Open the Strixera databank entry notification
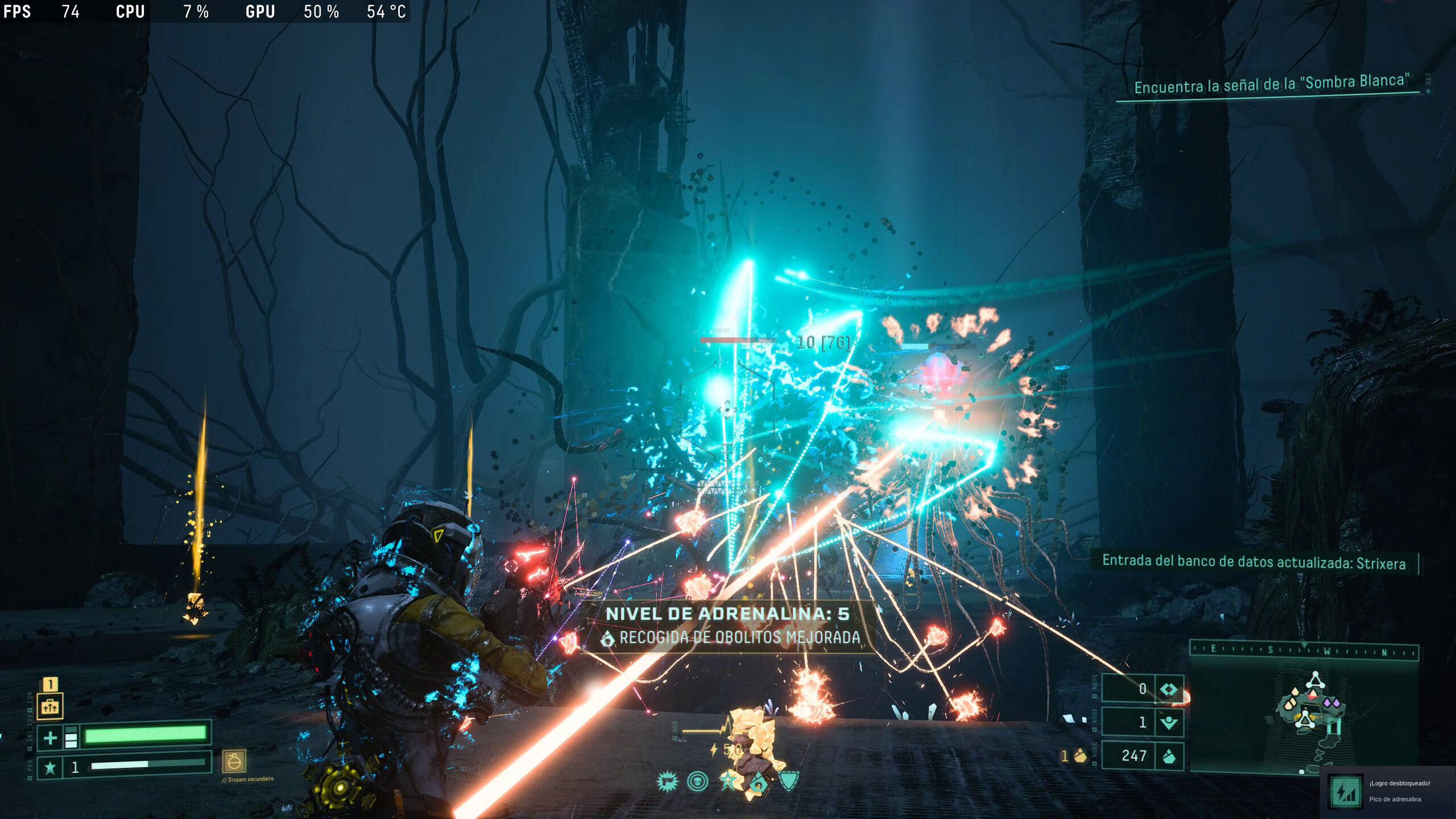Screen dimensions: 1456x819 point(1254,562)
